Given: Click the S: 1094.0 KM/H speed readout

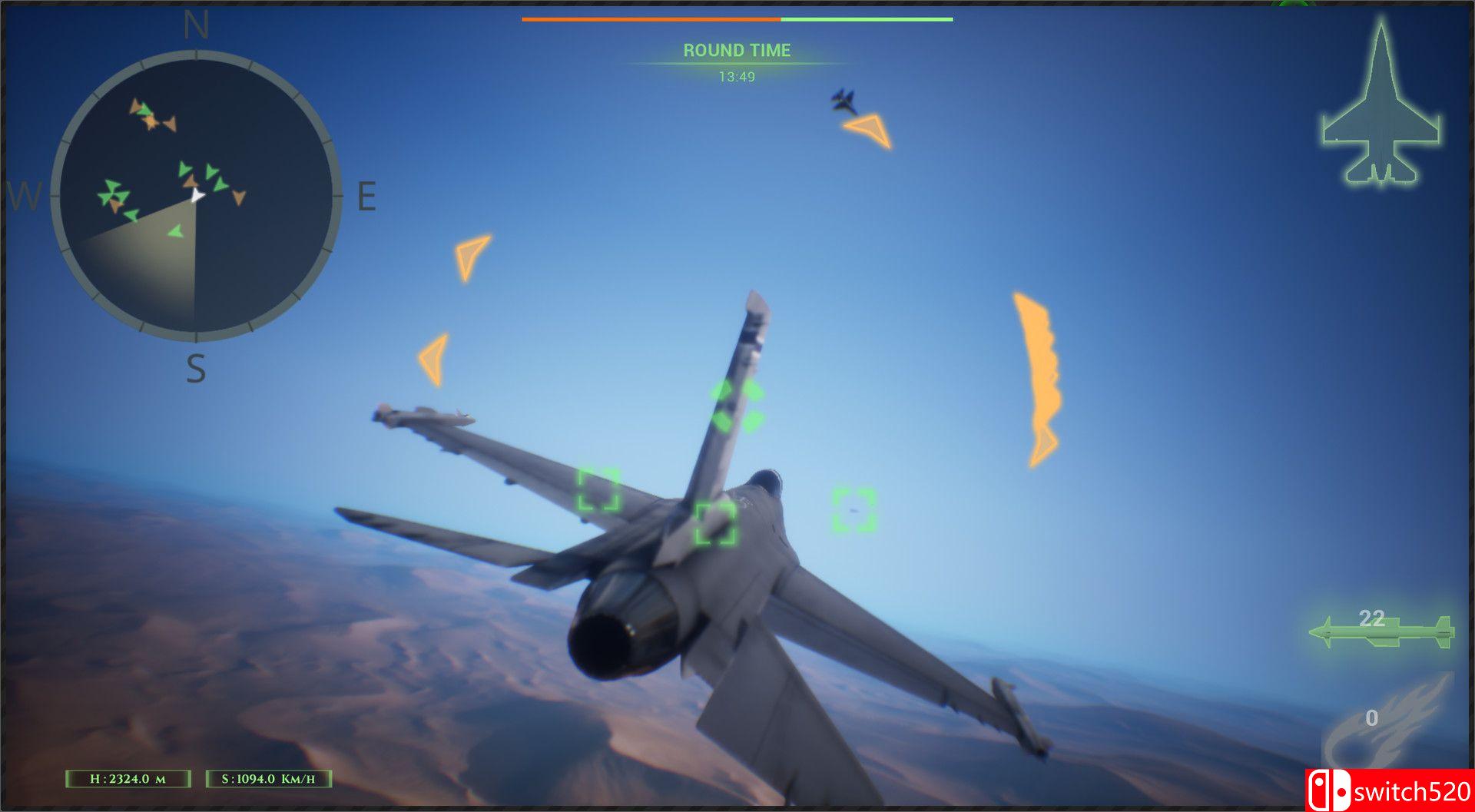Looking at the screenshot, I should 269,777.
